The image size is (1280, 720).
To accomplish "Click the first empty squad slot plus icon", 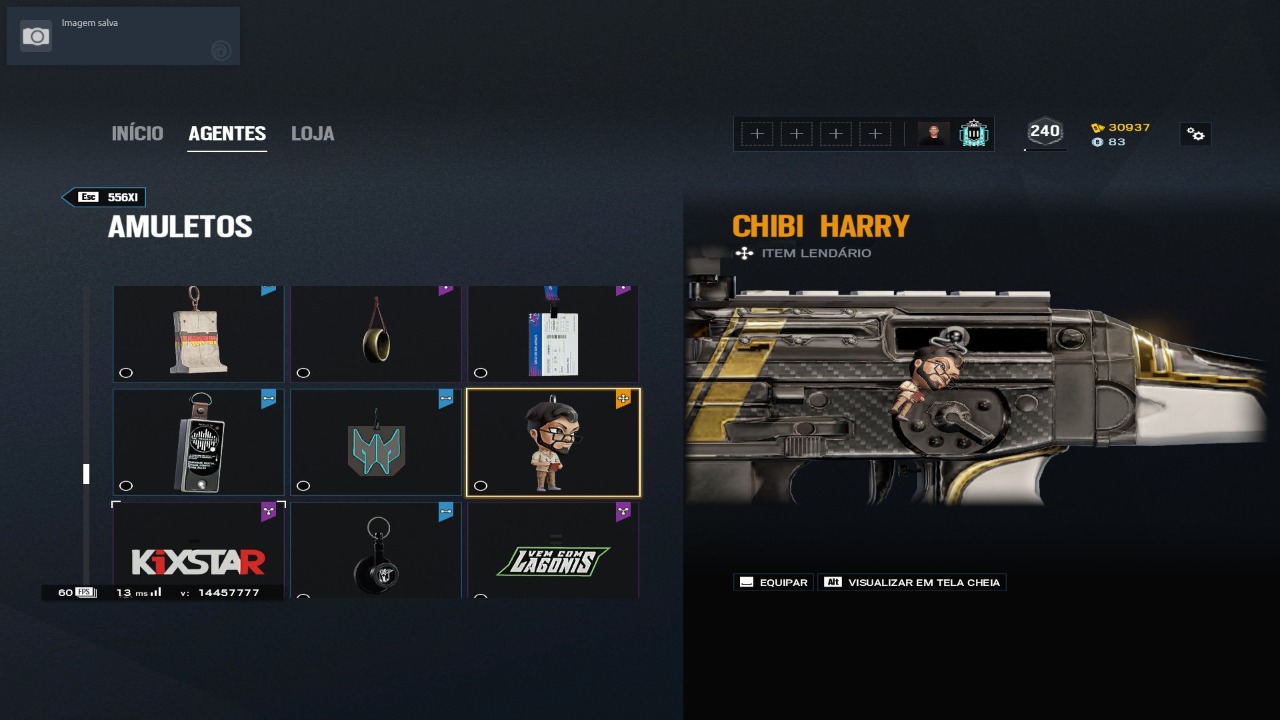I will (757, 132).
